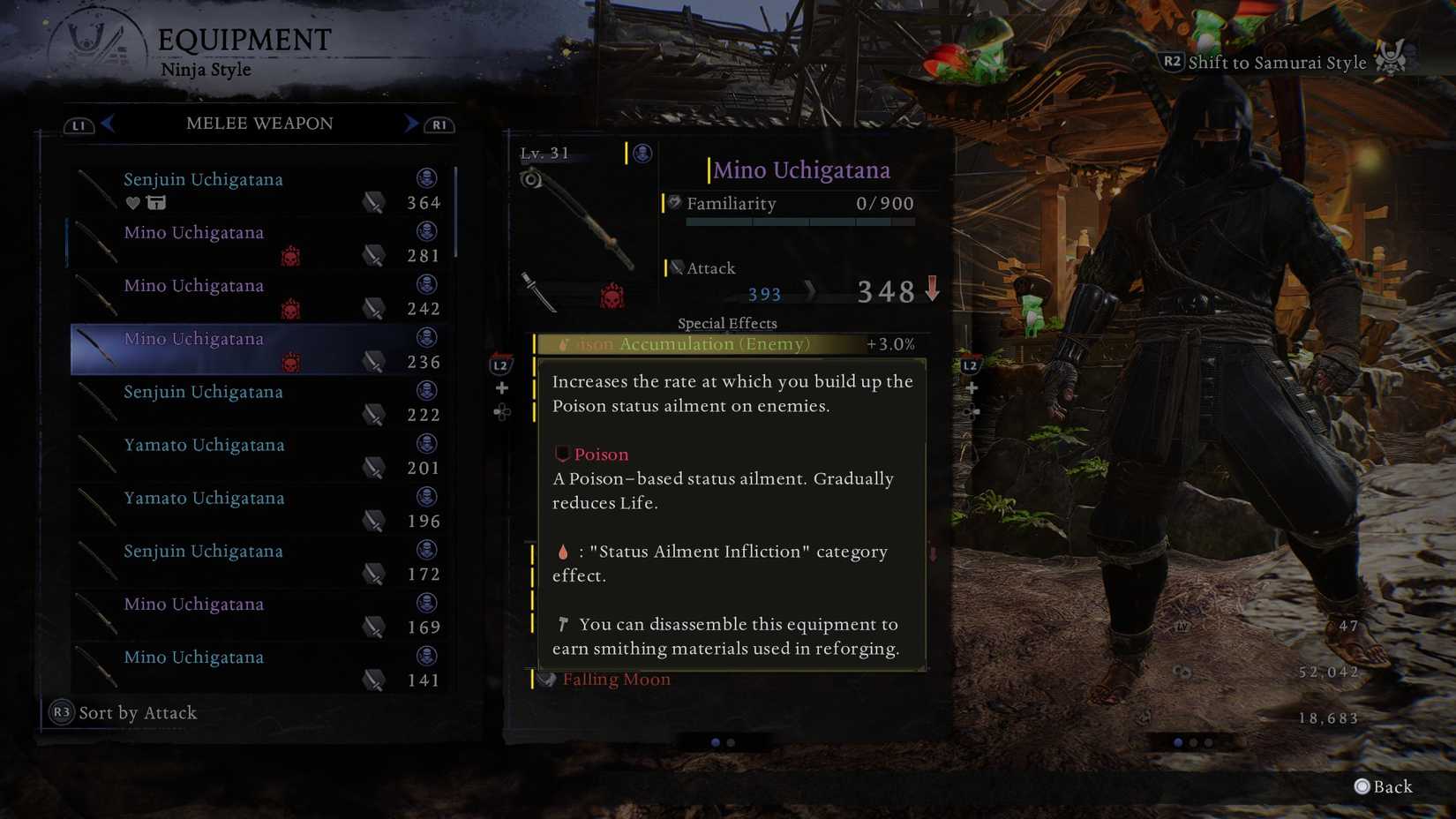Click the Familiarity progress bar
1456x819 pixels.
(x=800, y=222)
